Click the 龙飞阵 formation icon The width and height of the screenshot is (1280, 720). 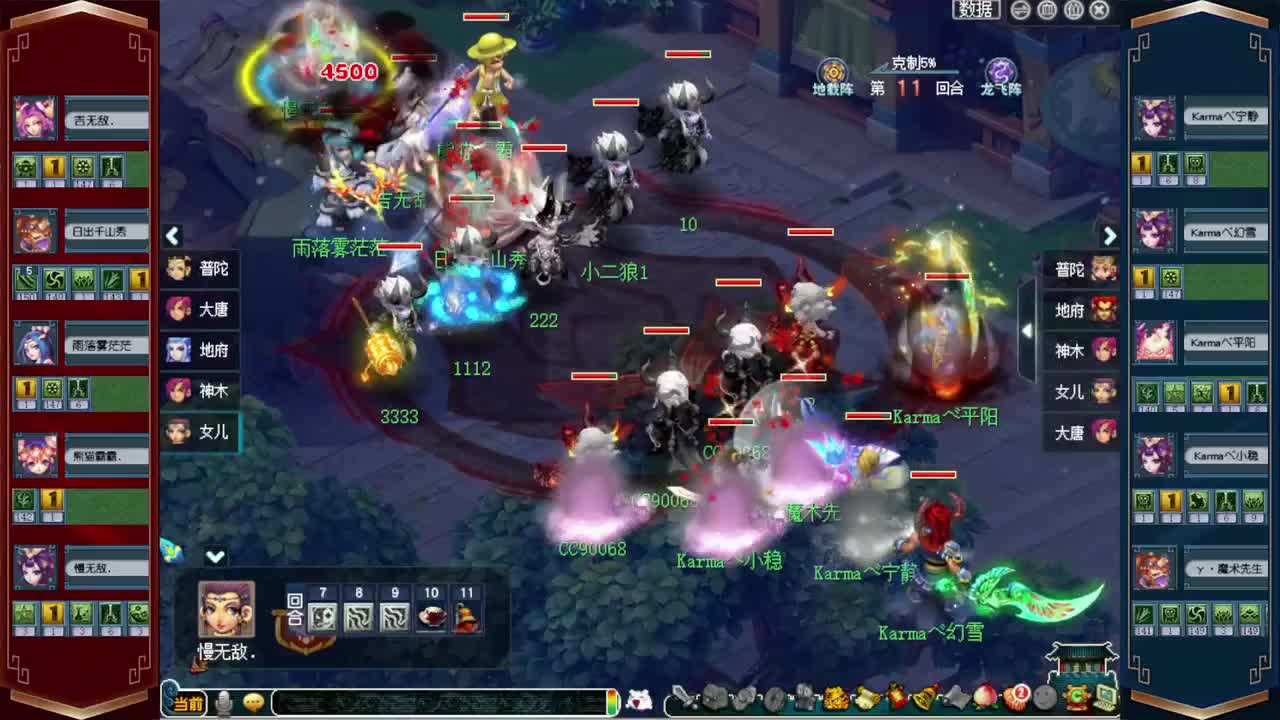[1000, 72]
